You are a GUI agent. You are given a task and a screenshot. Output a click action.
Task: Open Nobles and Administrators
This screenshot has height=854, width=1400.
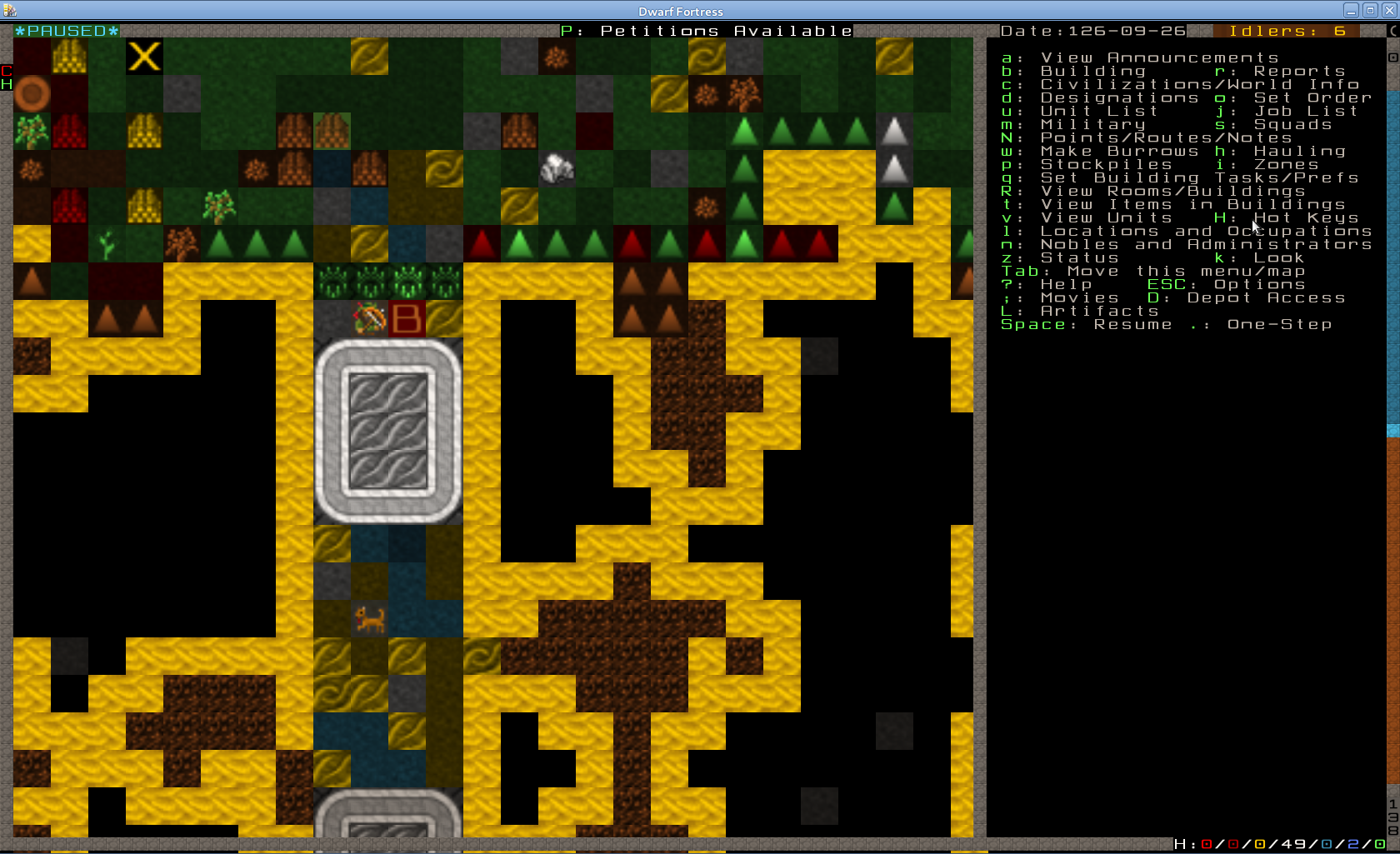[1205, 244]
